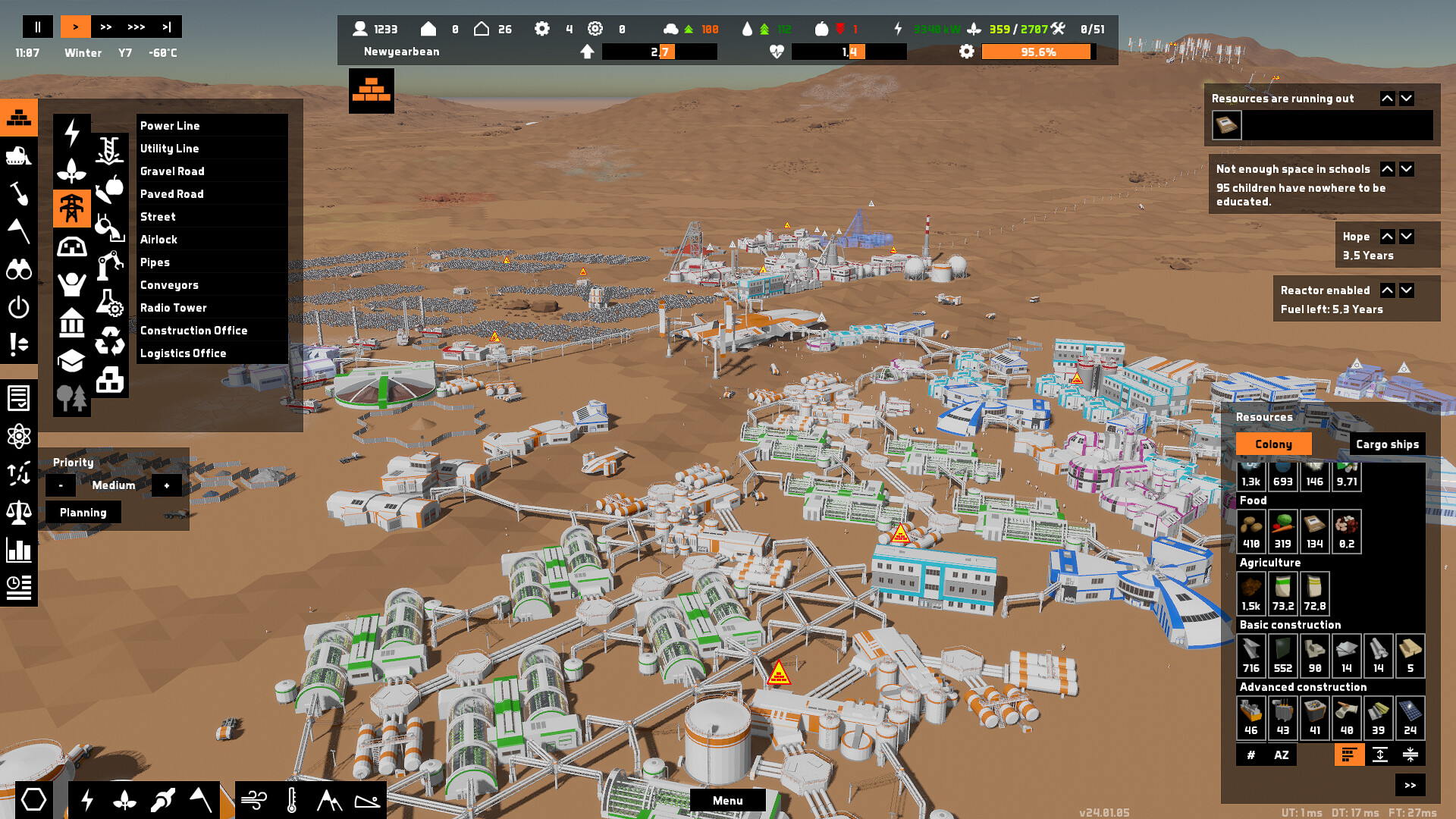The image size is (1456, 819).
Task: Click the habitat dome category icon
Action: pyautogui.click(x=72, y=246)
